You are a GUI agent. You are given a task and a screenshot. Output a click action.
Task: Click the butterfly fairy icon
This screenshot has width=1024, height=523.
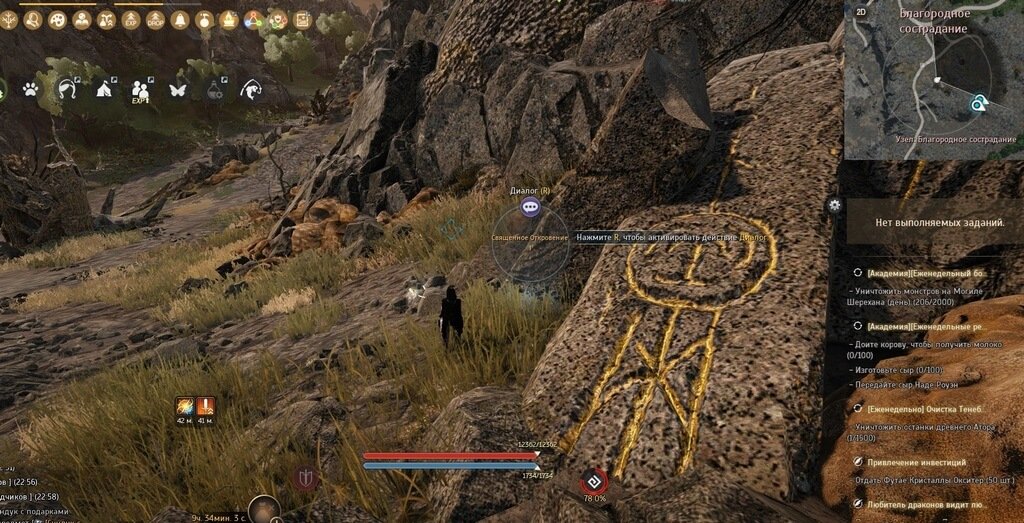click(179, 90)
